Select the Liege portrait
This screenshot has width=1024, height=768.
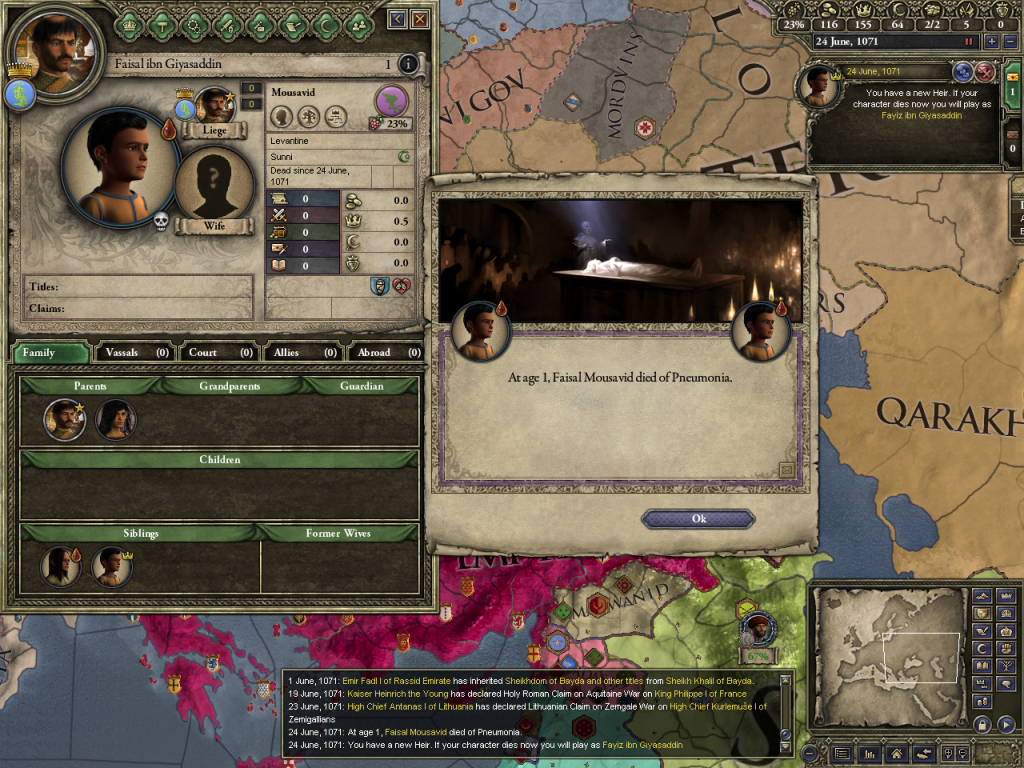[x=215, y=108]
